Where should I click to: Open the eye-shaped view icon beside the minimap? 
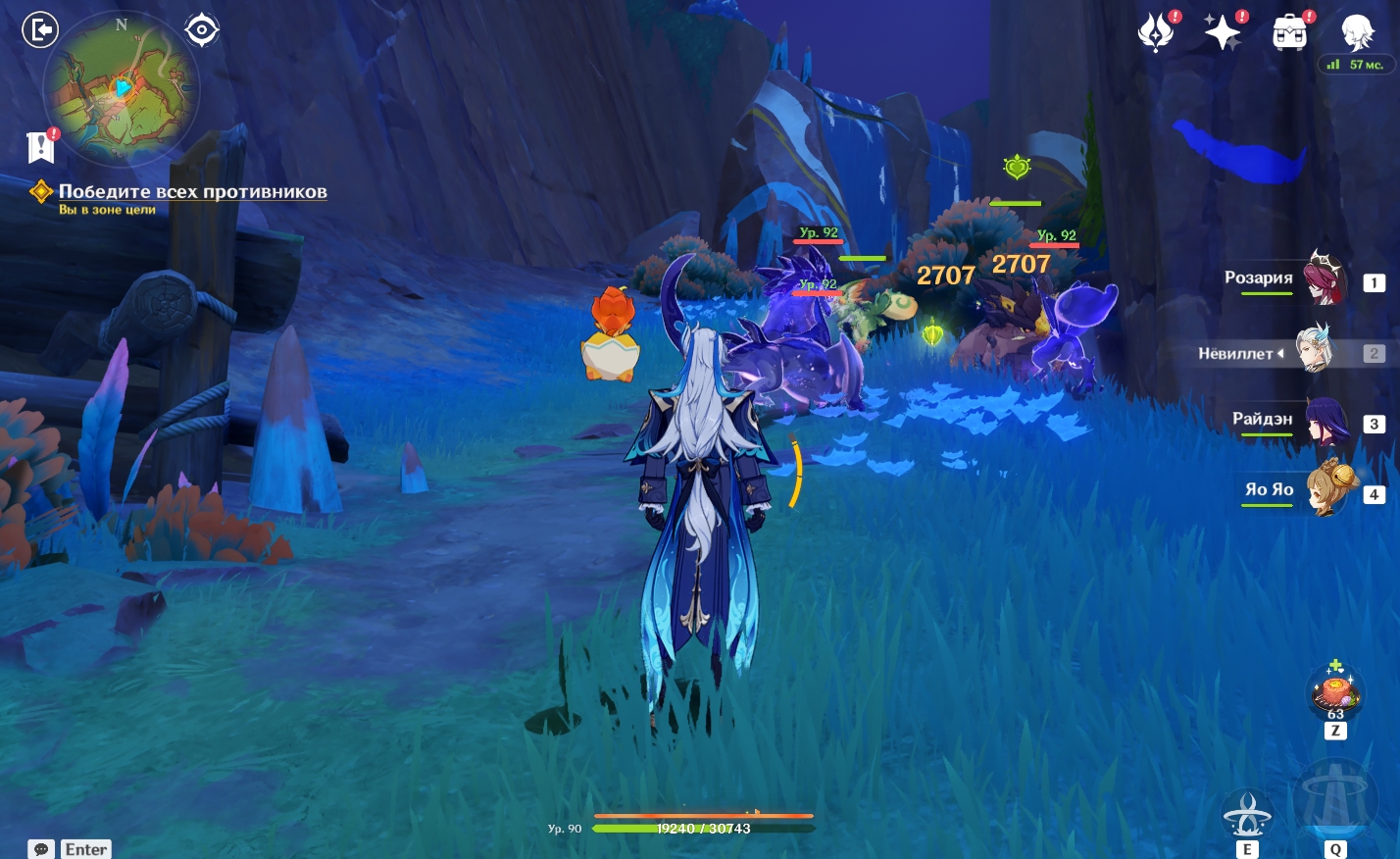coord(201,30)
